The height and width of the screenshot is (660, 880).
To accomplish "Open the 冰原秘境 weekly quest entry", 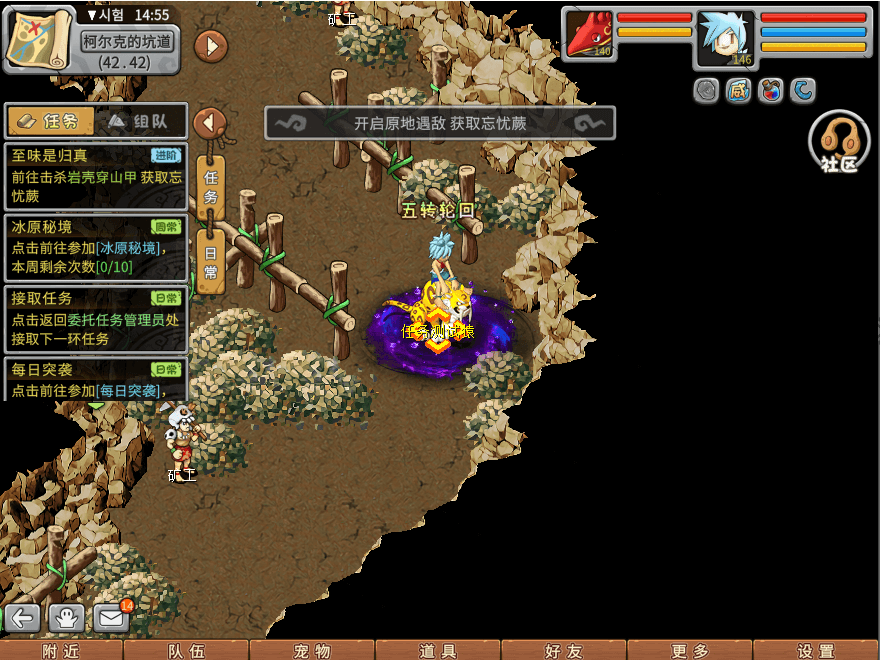I will click(96, 247).
